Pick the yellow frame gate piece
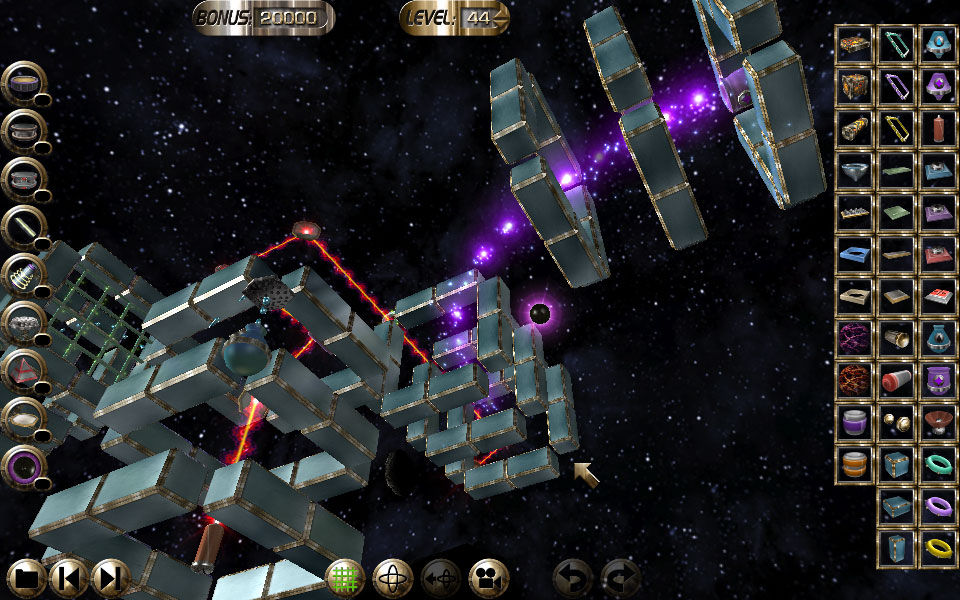Image resolution: width=960 pixels, height=600 pixels. pyautogui.click(x=896, y=128)
